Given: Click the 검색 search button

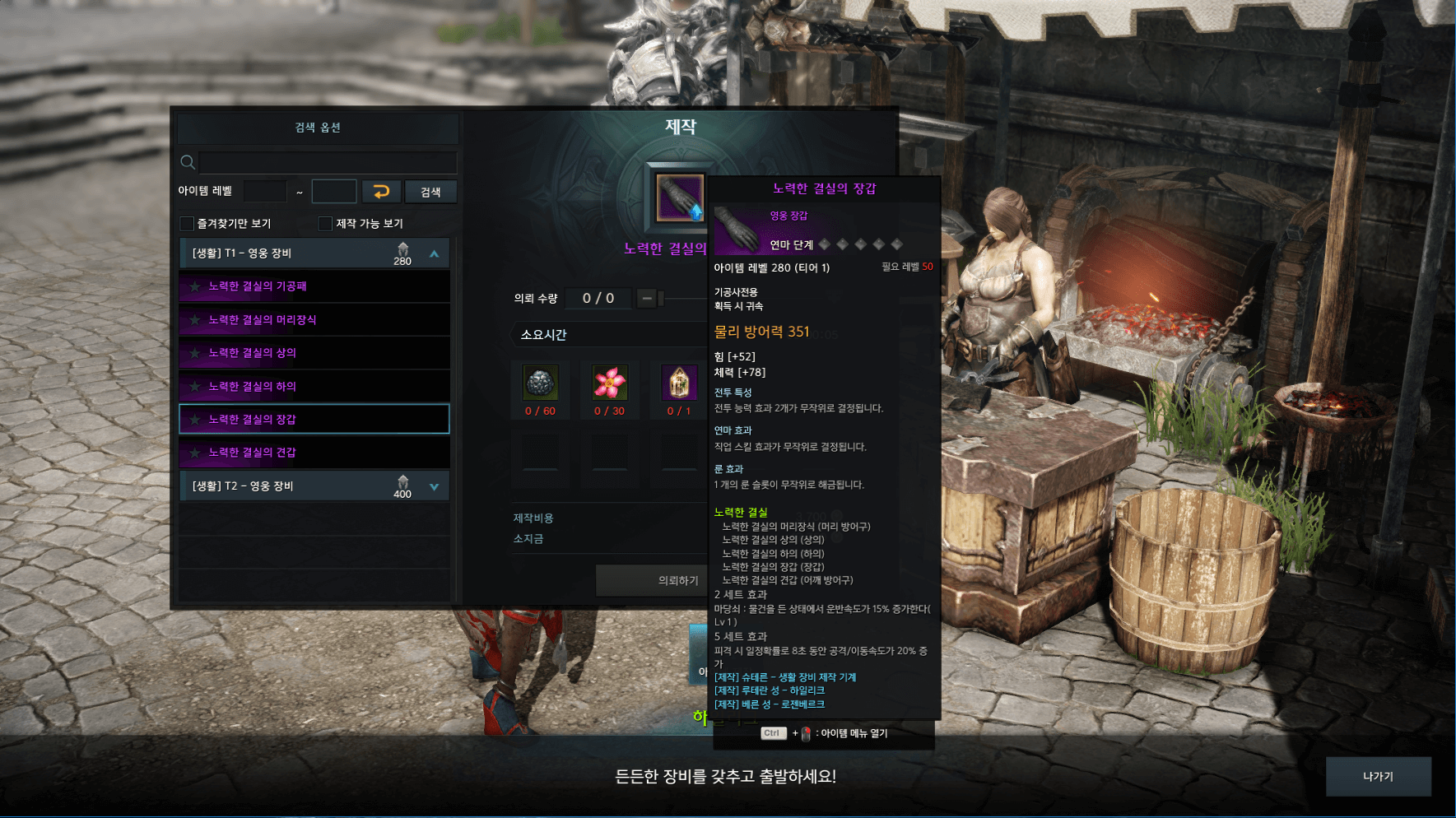Looking at the screenshot, I should point(430,192).
